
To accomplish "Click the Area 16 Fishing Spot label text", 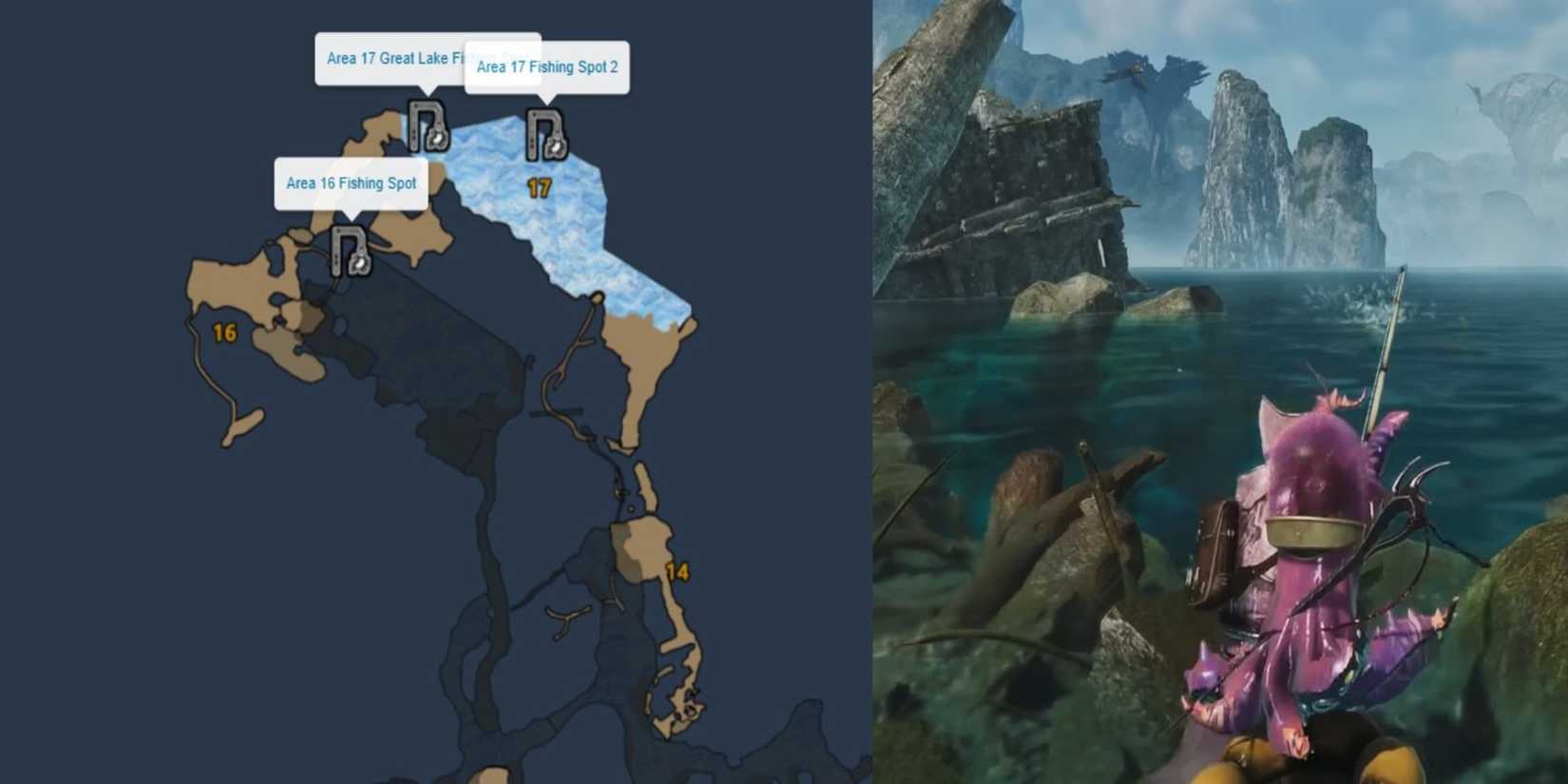I will [352, 183].
